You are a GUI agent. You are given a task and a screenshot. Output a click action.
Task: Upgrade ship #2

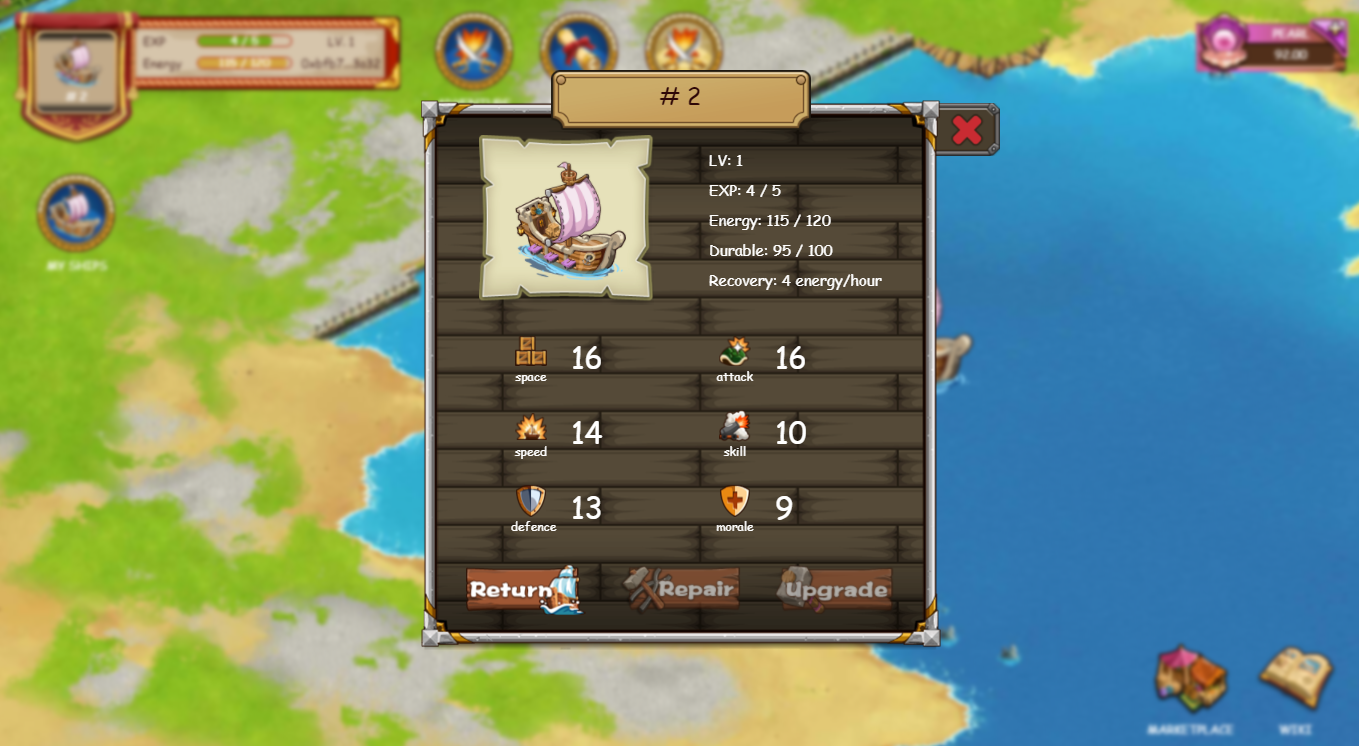pyautogui.click(x=836, y=589)
